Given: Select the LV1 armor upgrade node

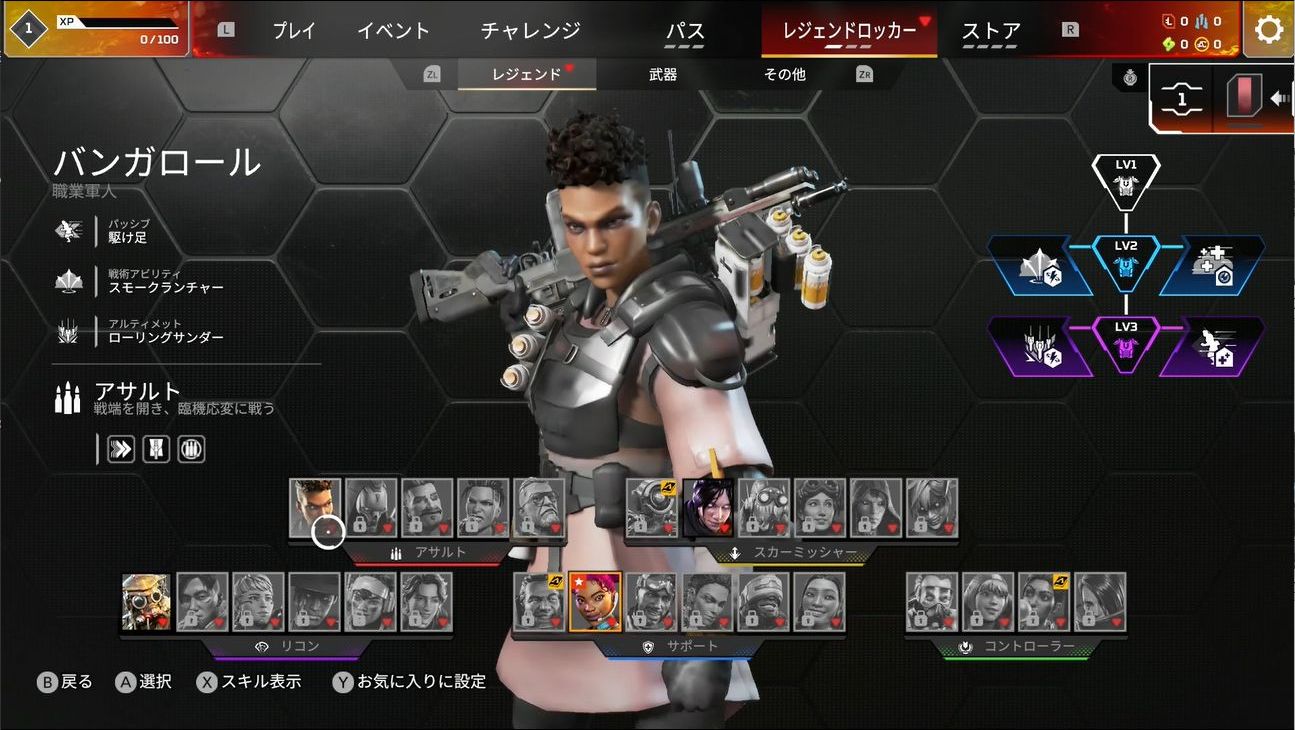Looking at the screenshot, I should 1126,180.
